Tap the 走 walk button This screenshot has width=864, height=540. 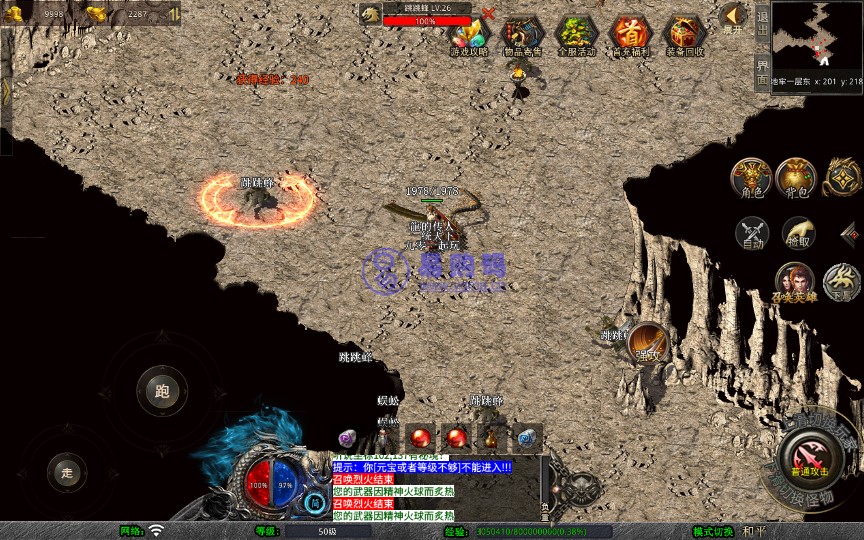tap(67, 471)
